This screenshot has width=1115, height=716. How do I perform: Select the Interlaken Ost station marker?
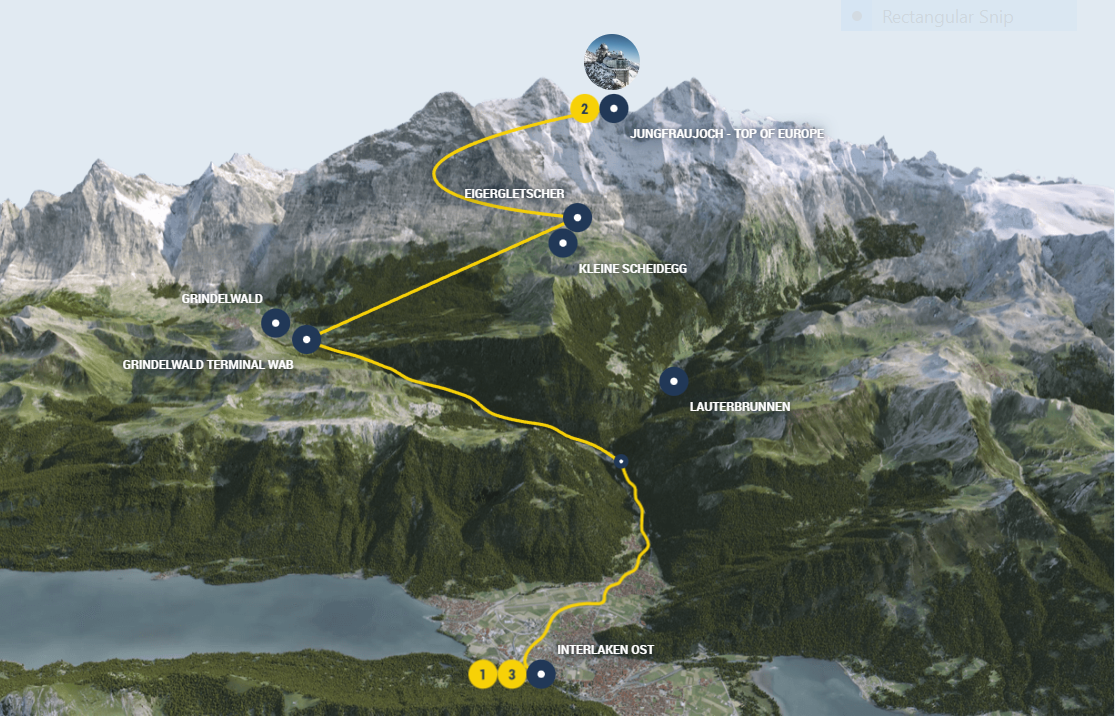[x=541, y=674]
